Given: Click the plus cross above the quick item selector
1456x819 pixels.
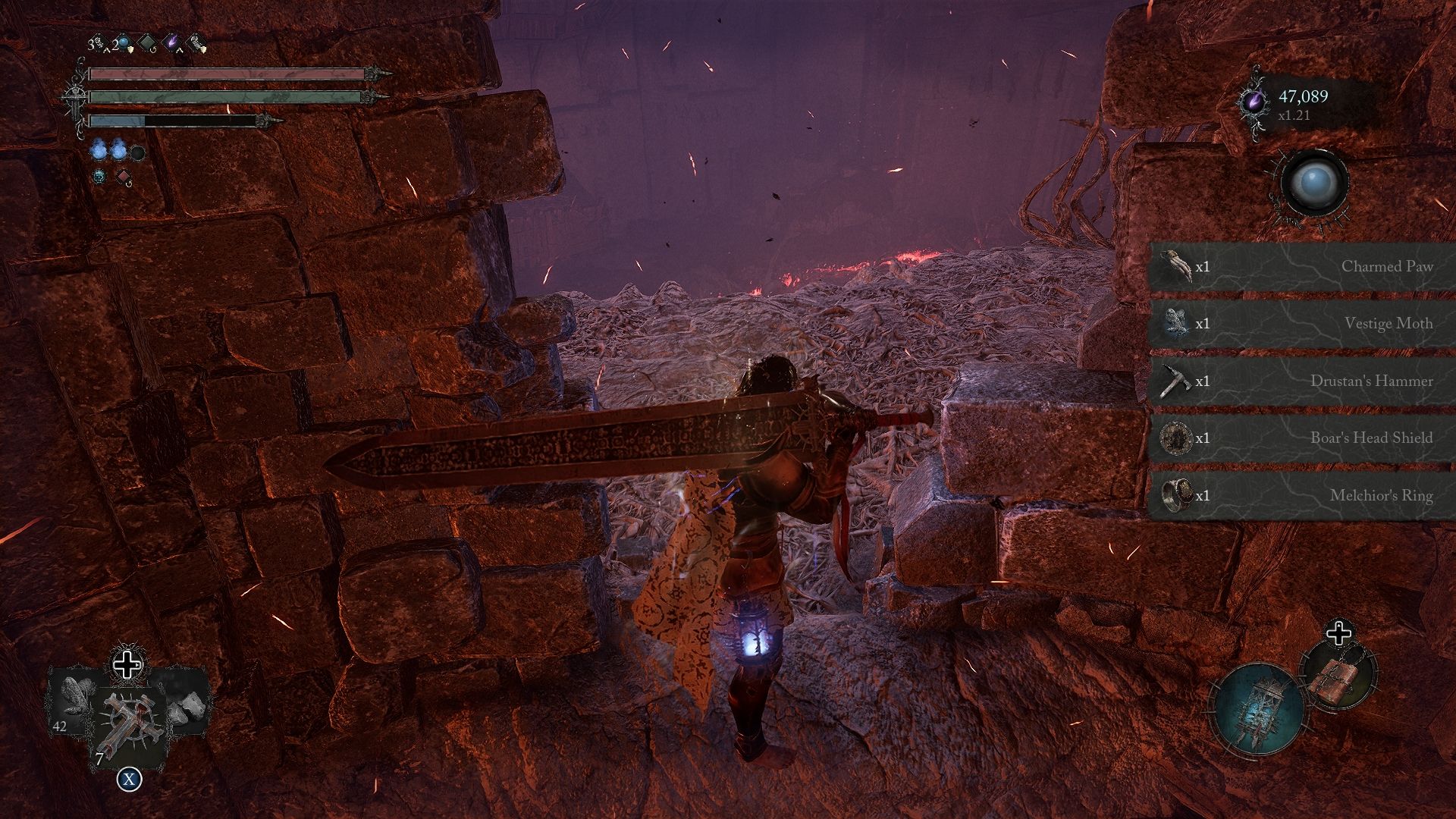Looking at the screenshot, I should pyautogui.click(x=127, y=665).
